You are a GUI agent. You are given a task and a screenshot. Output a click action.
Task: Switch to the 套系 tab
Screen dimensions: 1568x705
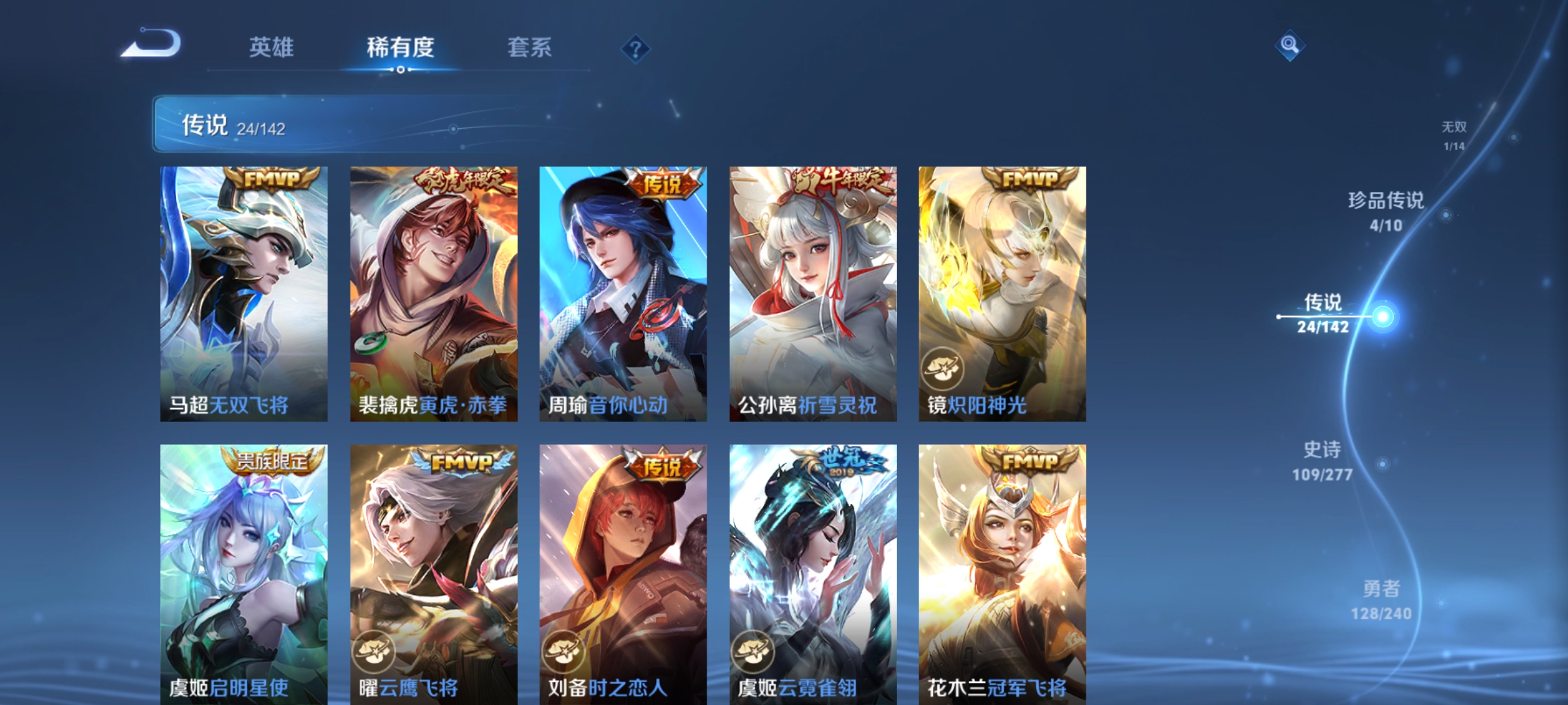point(530,47)
